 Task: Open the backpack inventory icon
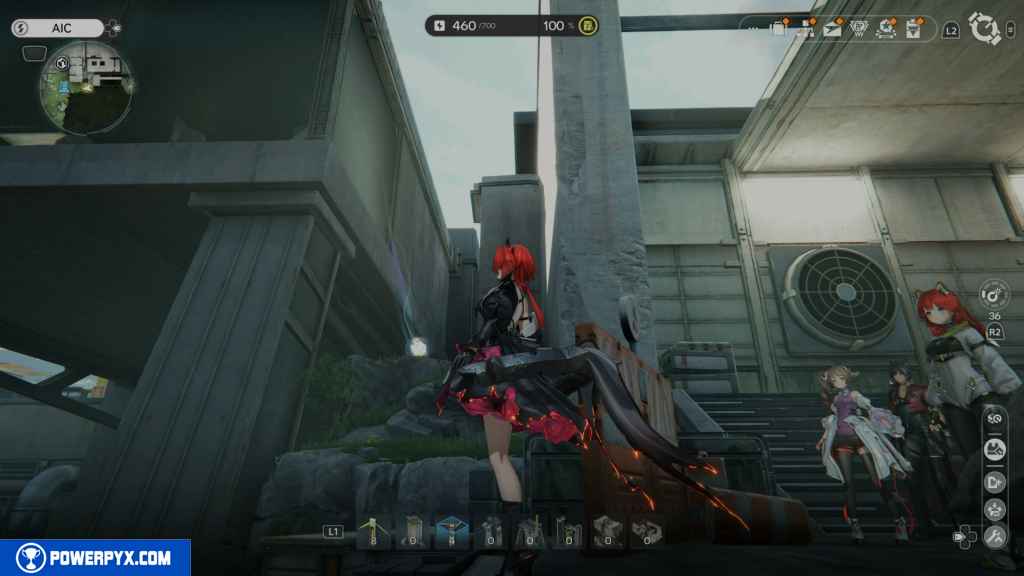click(x=778, y=28)
